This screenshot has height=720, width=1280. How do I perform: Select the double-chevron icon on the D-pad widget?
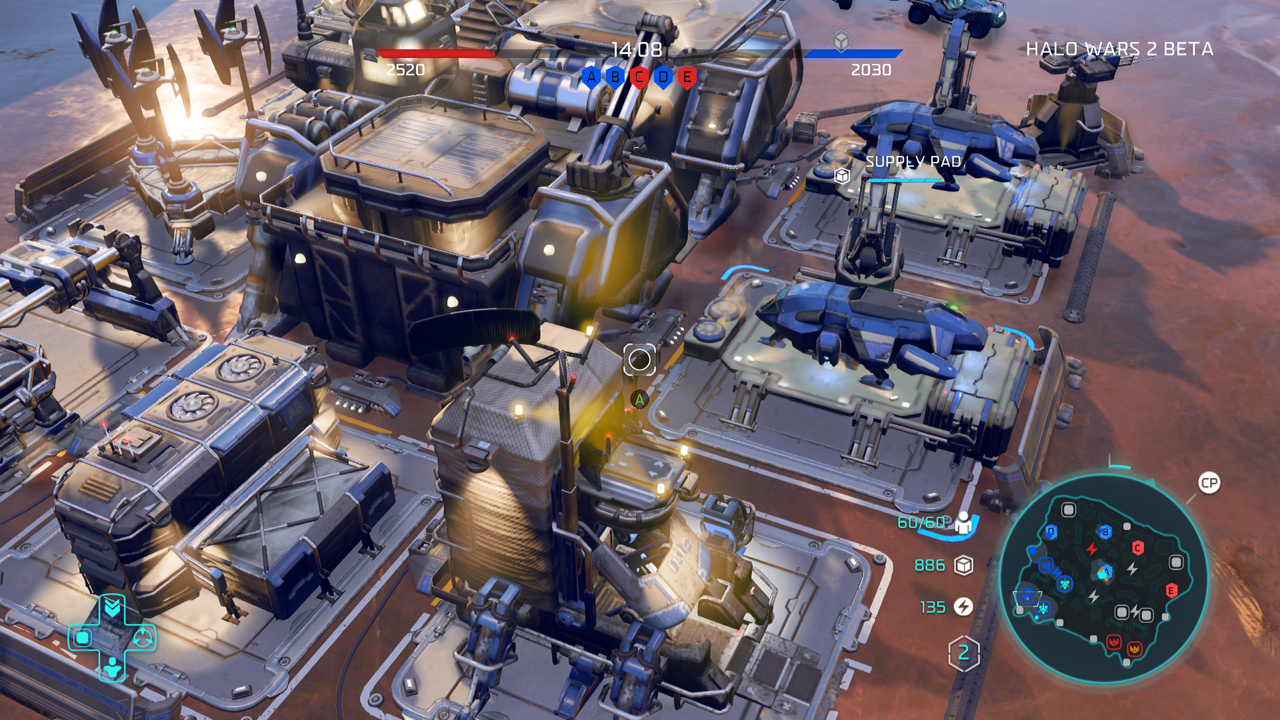[113, 606]
